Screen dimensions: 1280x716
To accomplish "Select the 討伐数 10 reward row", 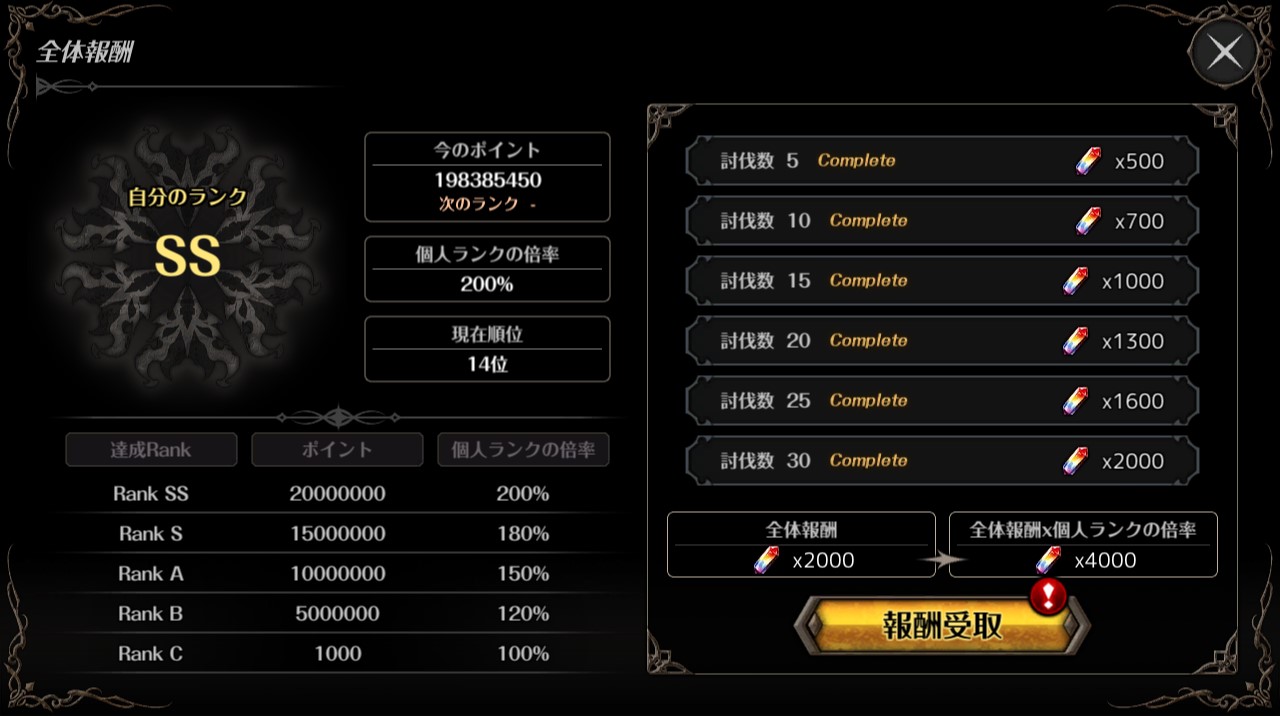I will pyautogui.click(x=941, y=221).
